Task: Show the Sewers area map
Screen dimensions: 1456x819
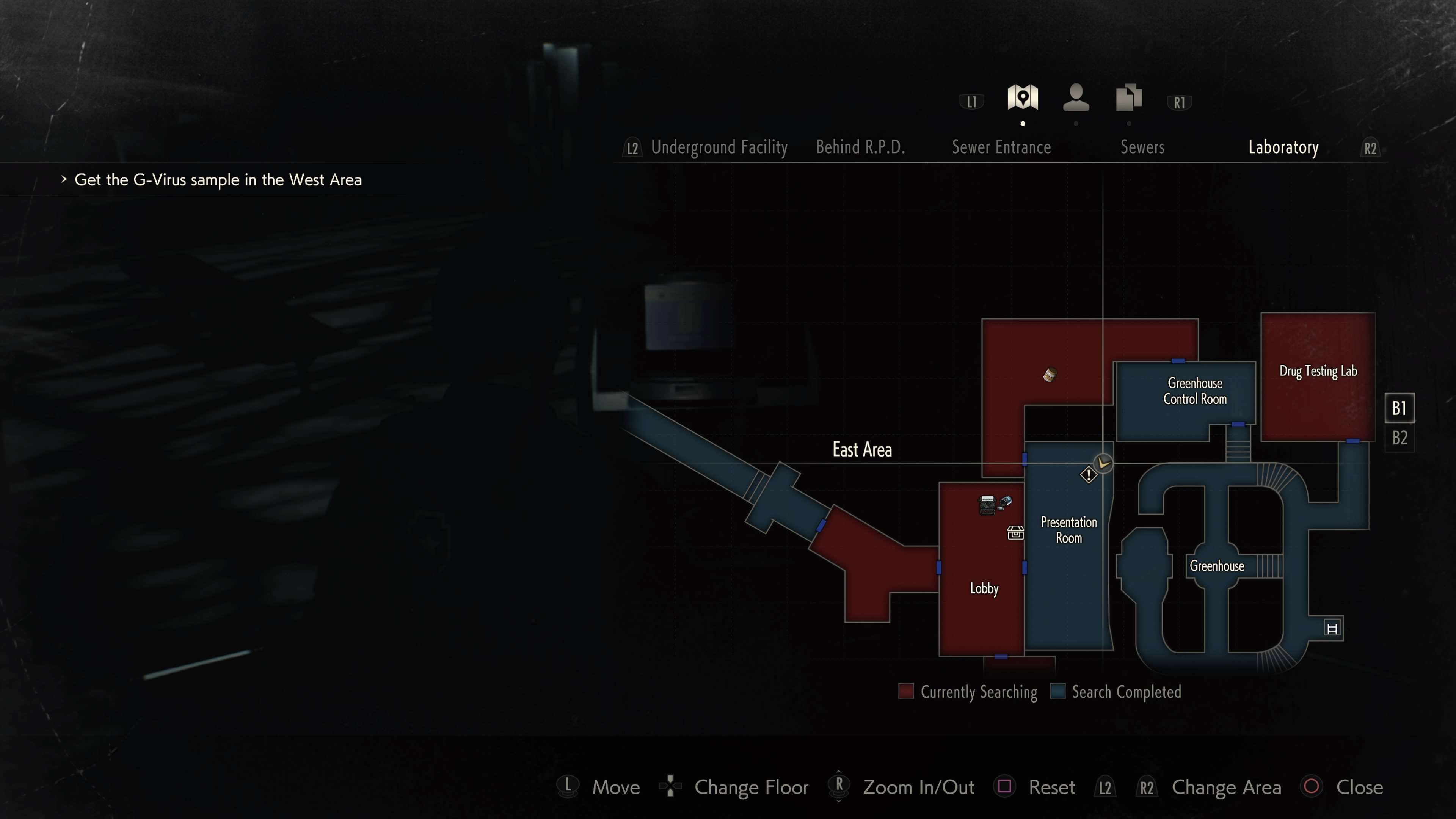Action: point(1142,147)
